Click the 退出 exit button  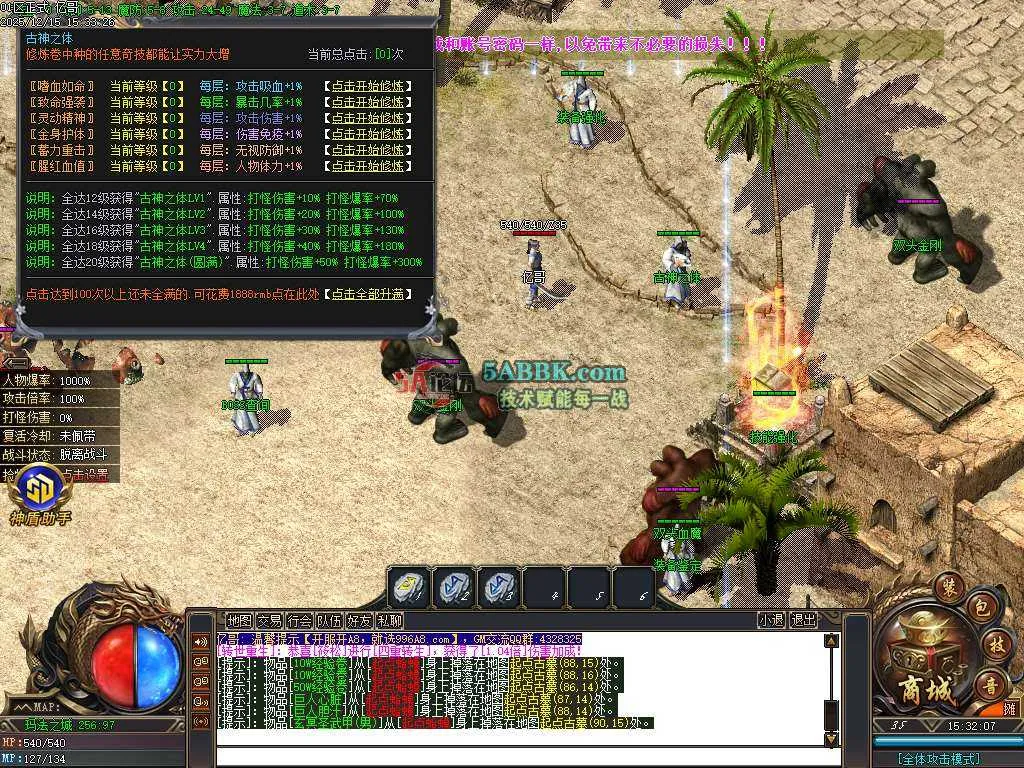[803, 620]
